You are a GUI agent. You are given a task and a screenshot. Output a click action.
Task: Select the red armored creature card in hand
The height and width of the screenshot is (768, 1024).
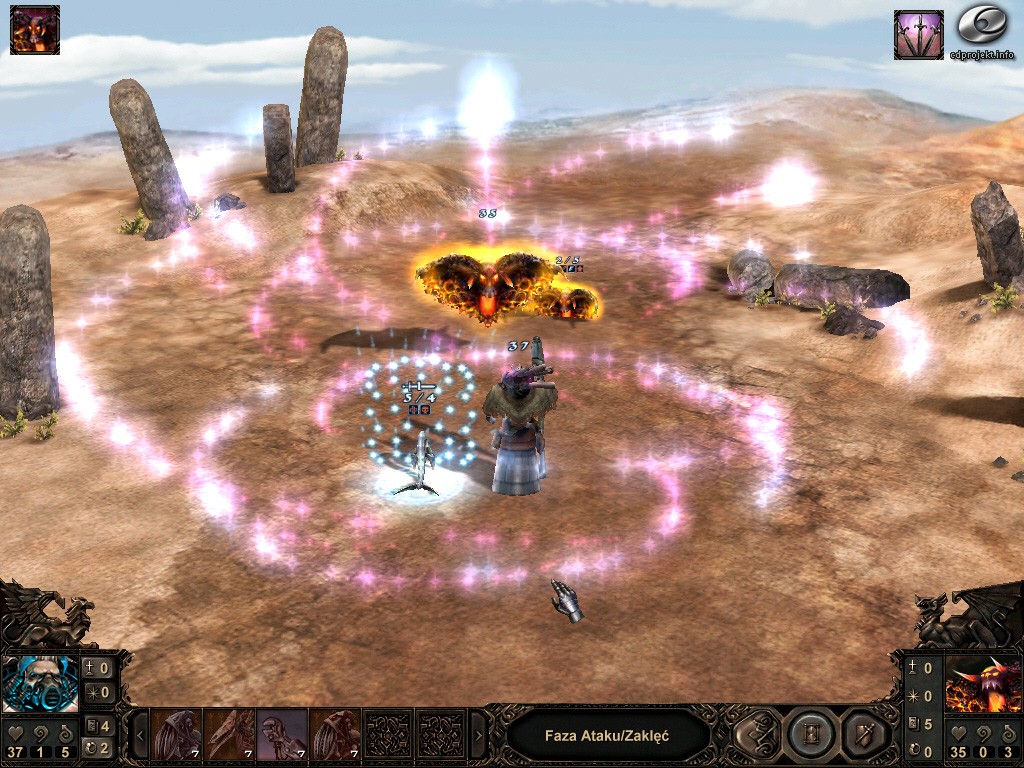[x=334, y=735]
